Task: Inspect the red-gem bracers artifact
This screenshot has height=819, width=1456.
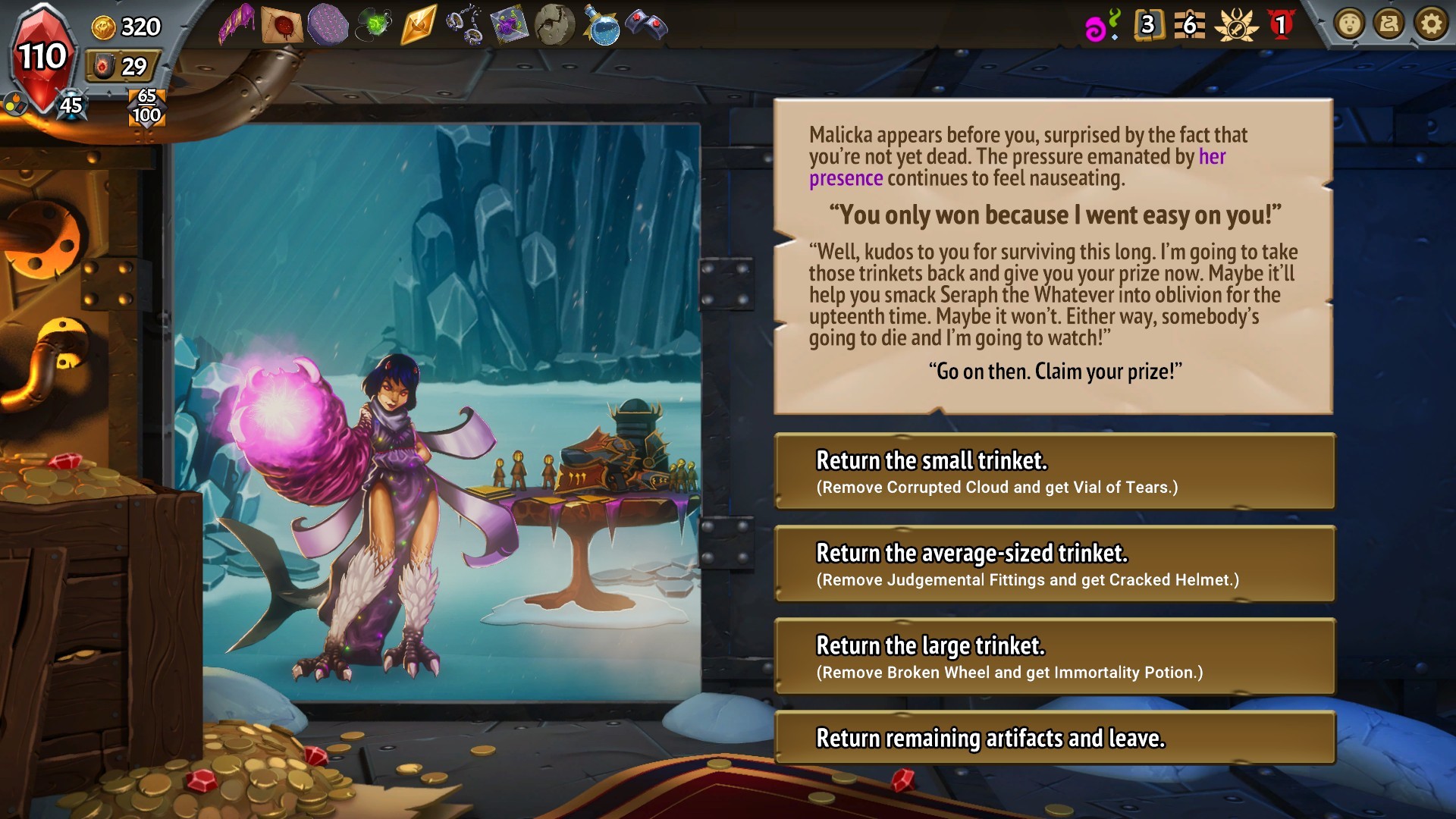Action: [x=646, y=26]
